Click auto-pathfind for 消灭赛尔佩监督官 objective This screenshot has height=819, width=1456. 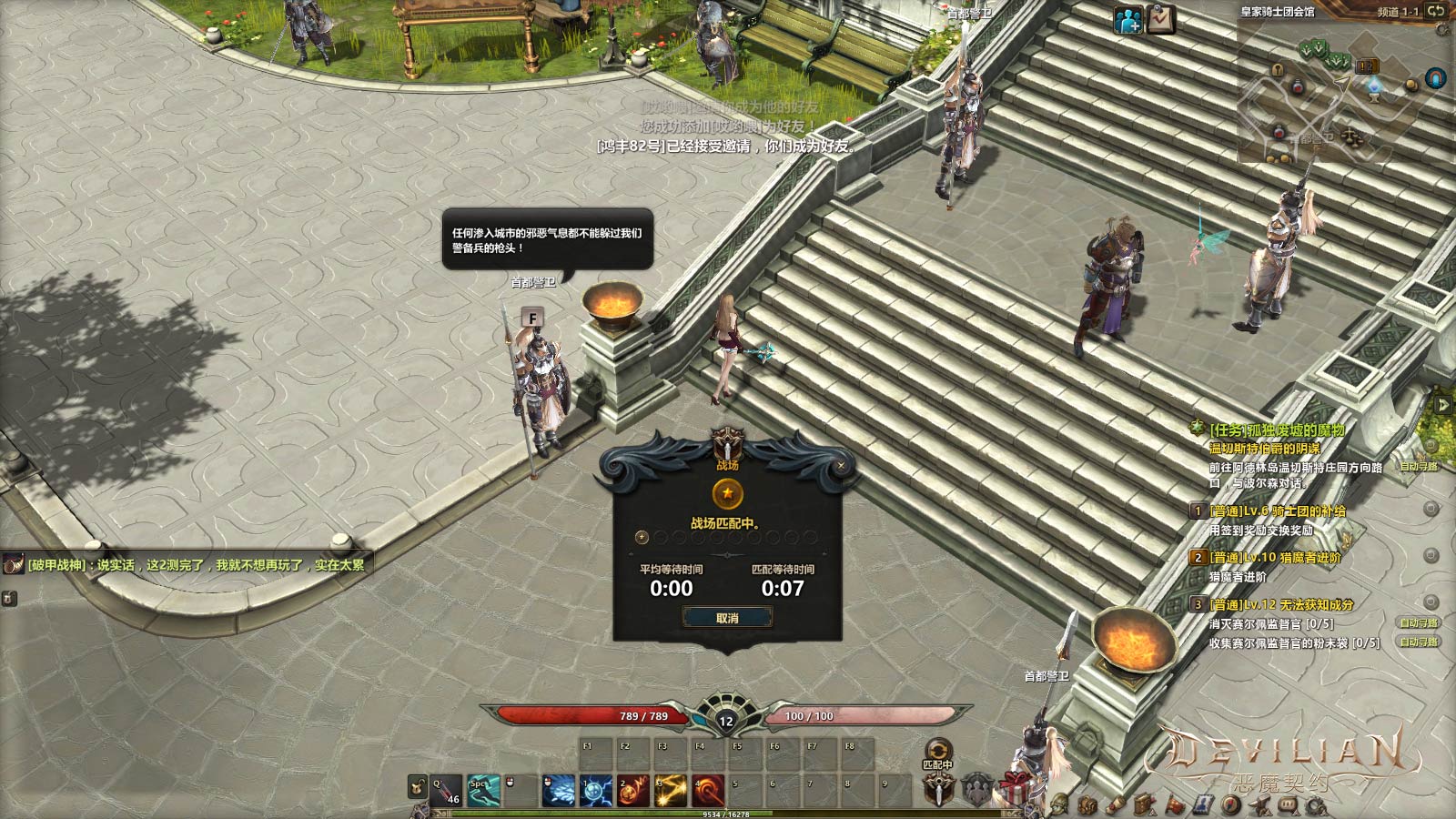click(x=1419, y=623)
